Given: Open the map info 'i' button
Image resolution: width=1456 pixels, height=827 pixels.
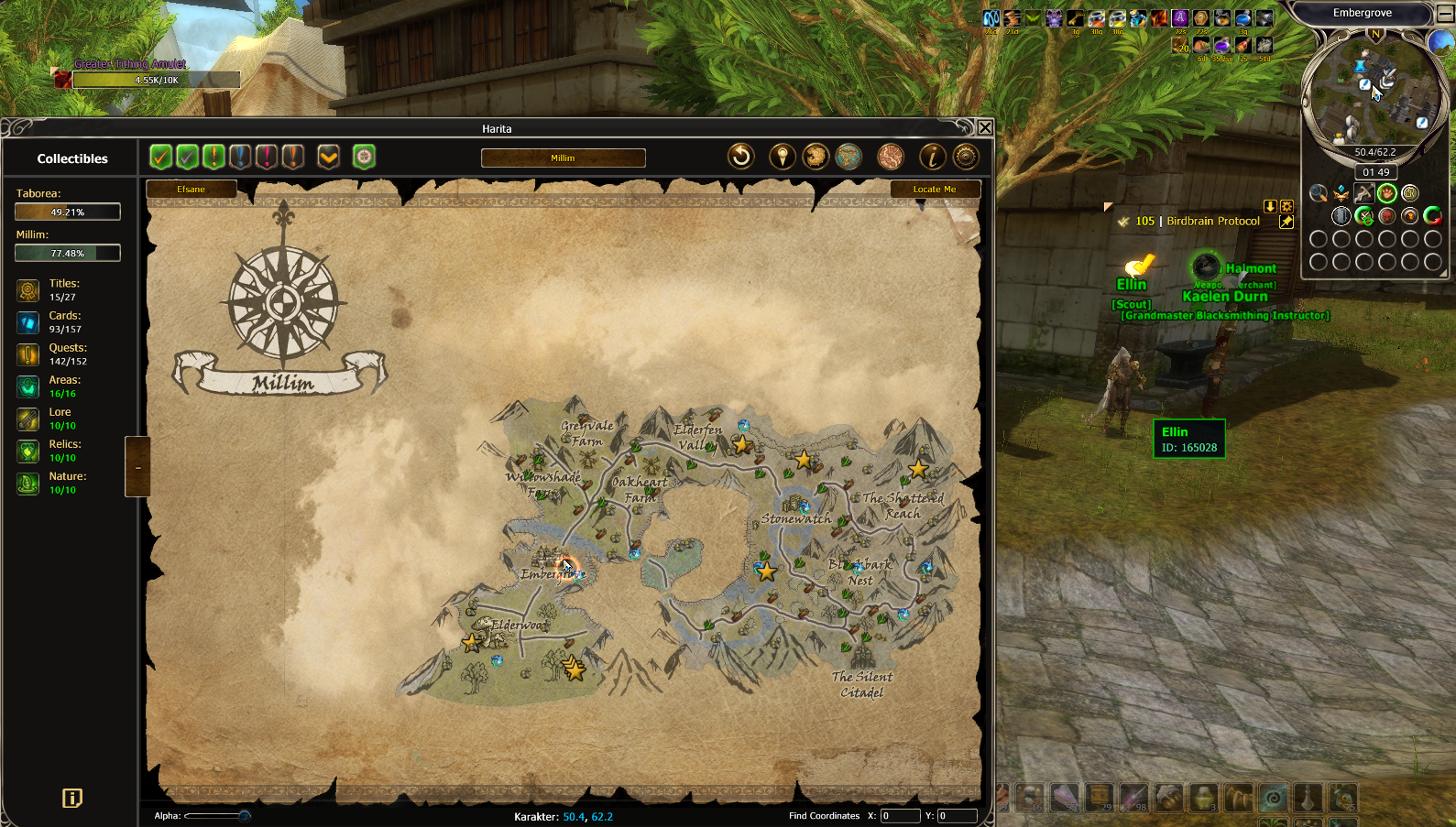Looking at the screenshot, I should pos(932,157).
